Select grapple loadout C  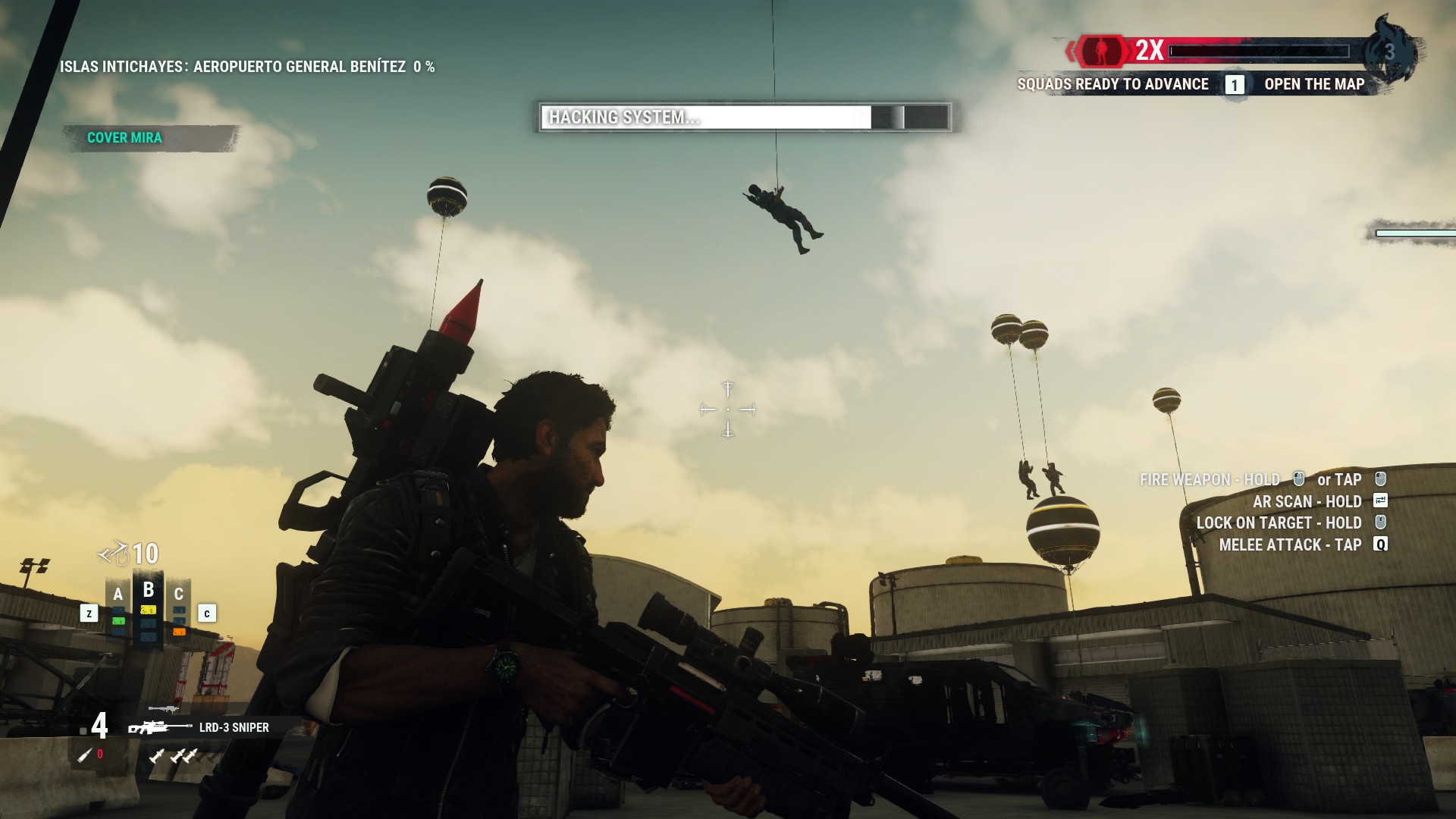coord(179,611)
